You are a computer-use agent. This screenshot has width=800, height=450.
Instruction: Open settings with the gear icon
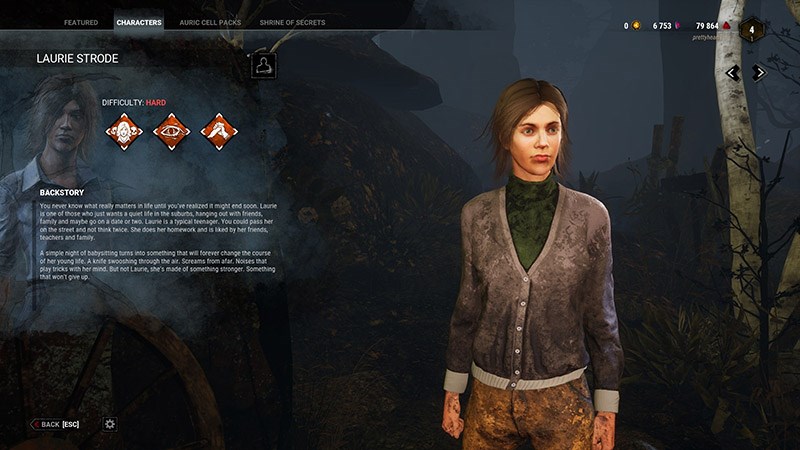[x=110, y=424]
